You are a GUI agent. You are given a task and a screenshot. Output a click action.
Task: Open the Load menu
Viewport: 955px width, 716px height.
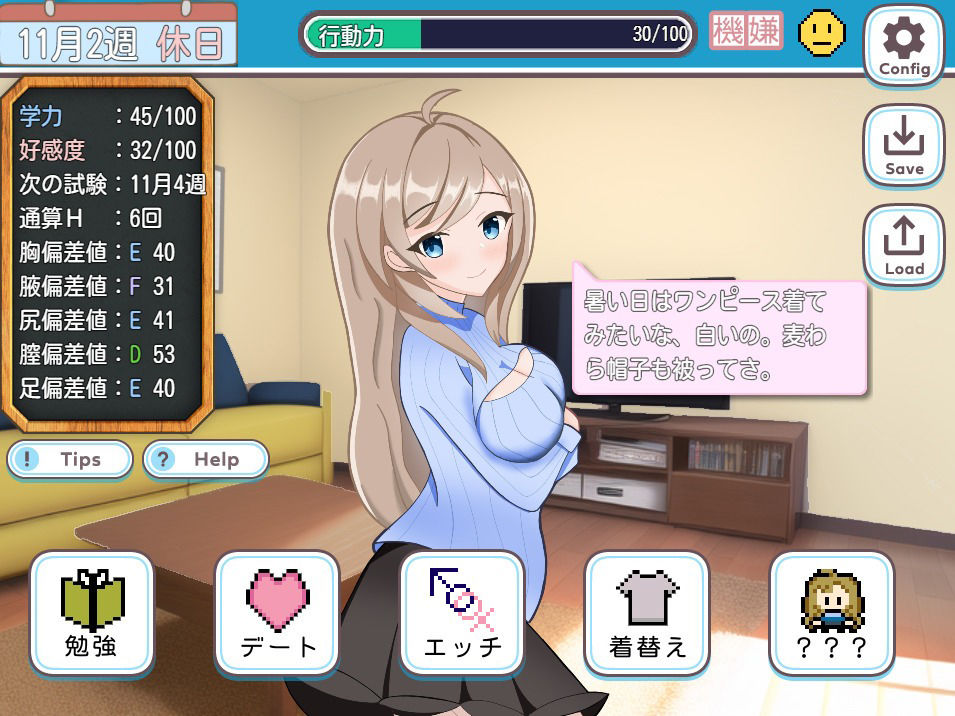[904, 246]
